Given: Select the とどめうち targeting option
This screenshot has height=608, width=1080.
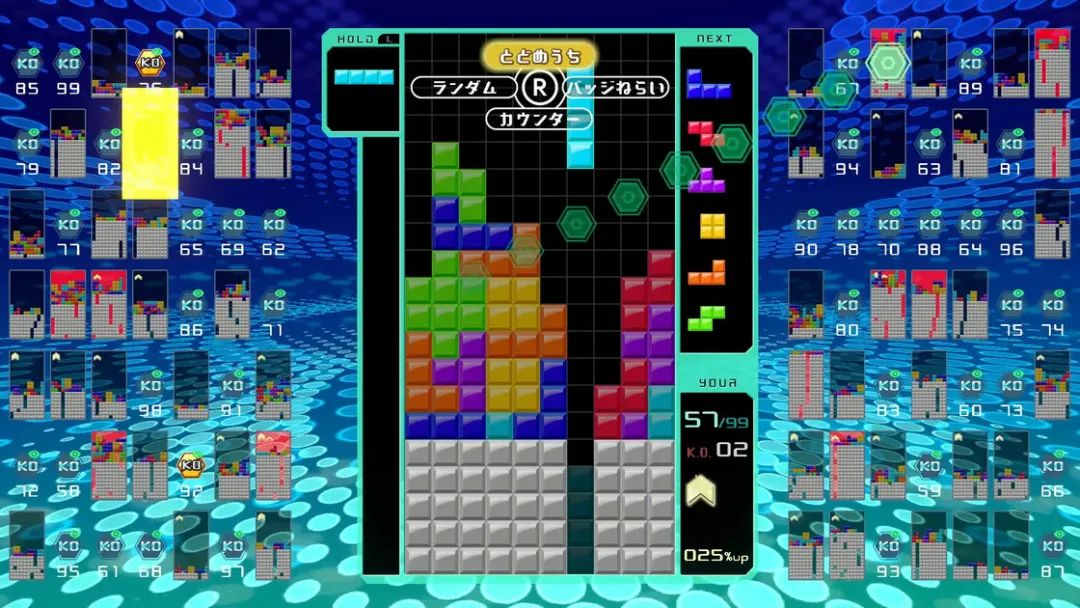Looking at the screenshot, I should pyautogui.click(x=539, y=55).
